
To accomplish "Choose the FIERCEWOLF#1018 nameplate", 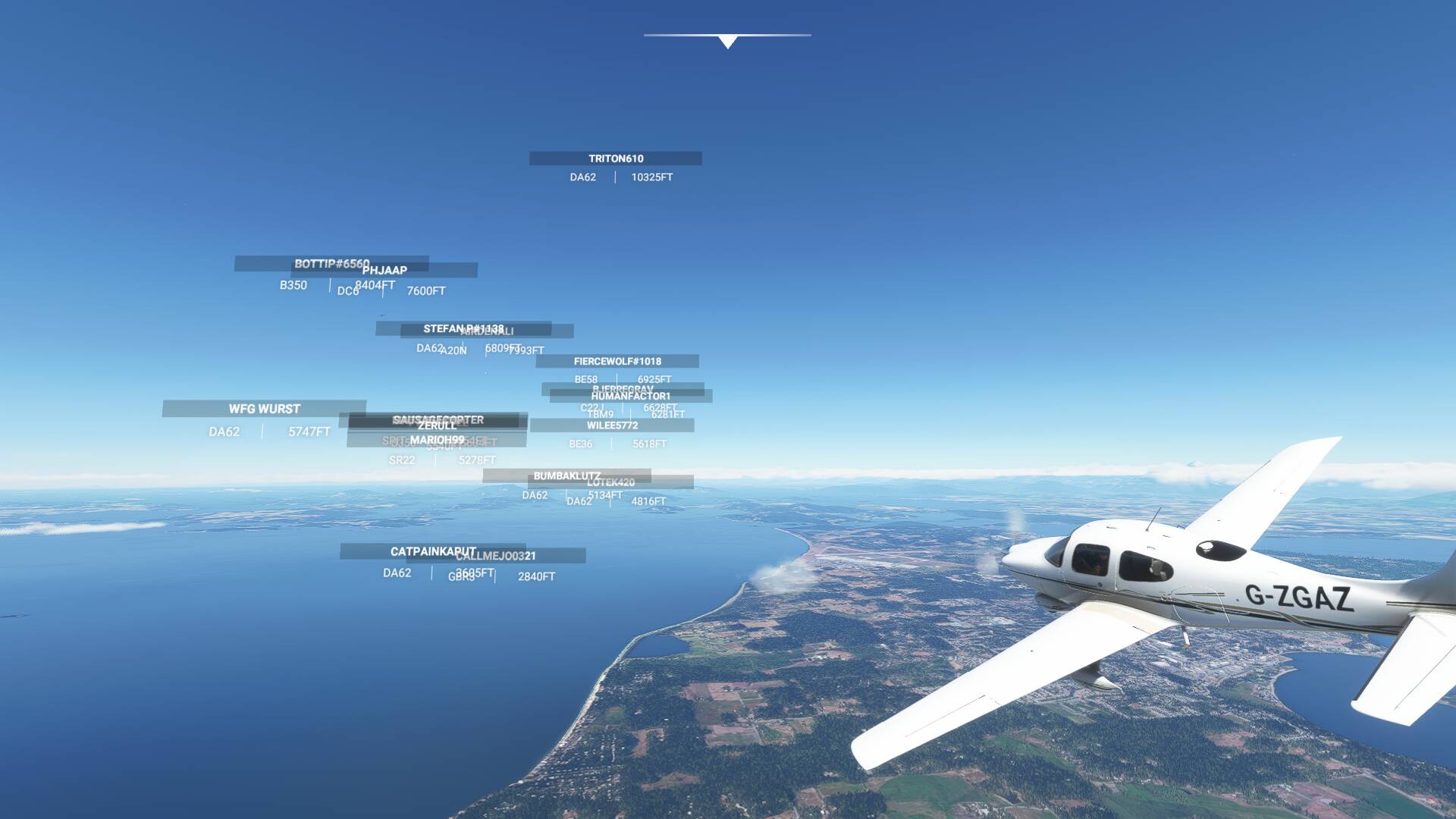I will tap(617, 362).
